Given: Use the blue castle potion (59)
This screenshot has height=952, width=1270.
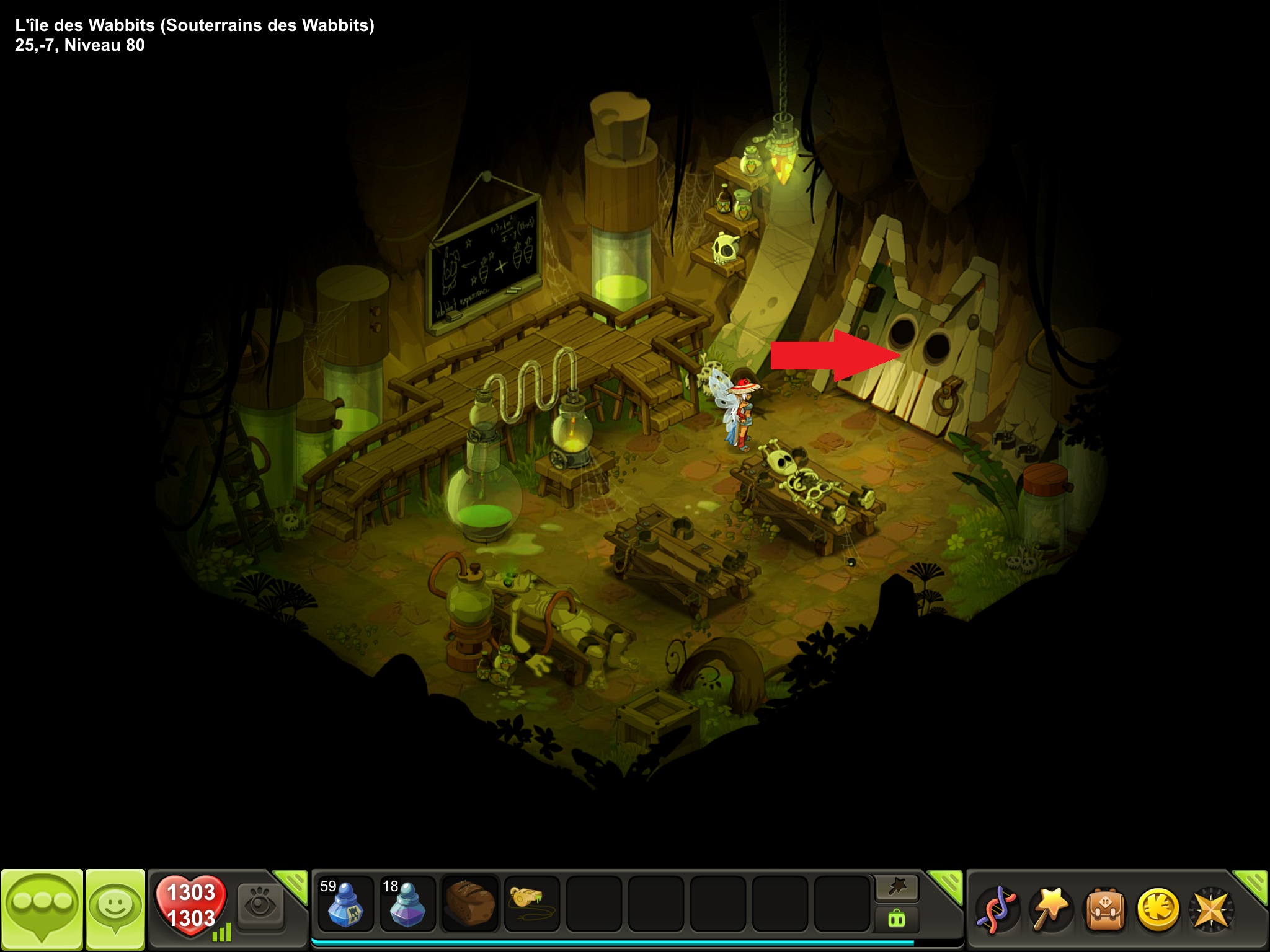Looking at the screenshot, I should pyautogui.click(x=345, y=904).
